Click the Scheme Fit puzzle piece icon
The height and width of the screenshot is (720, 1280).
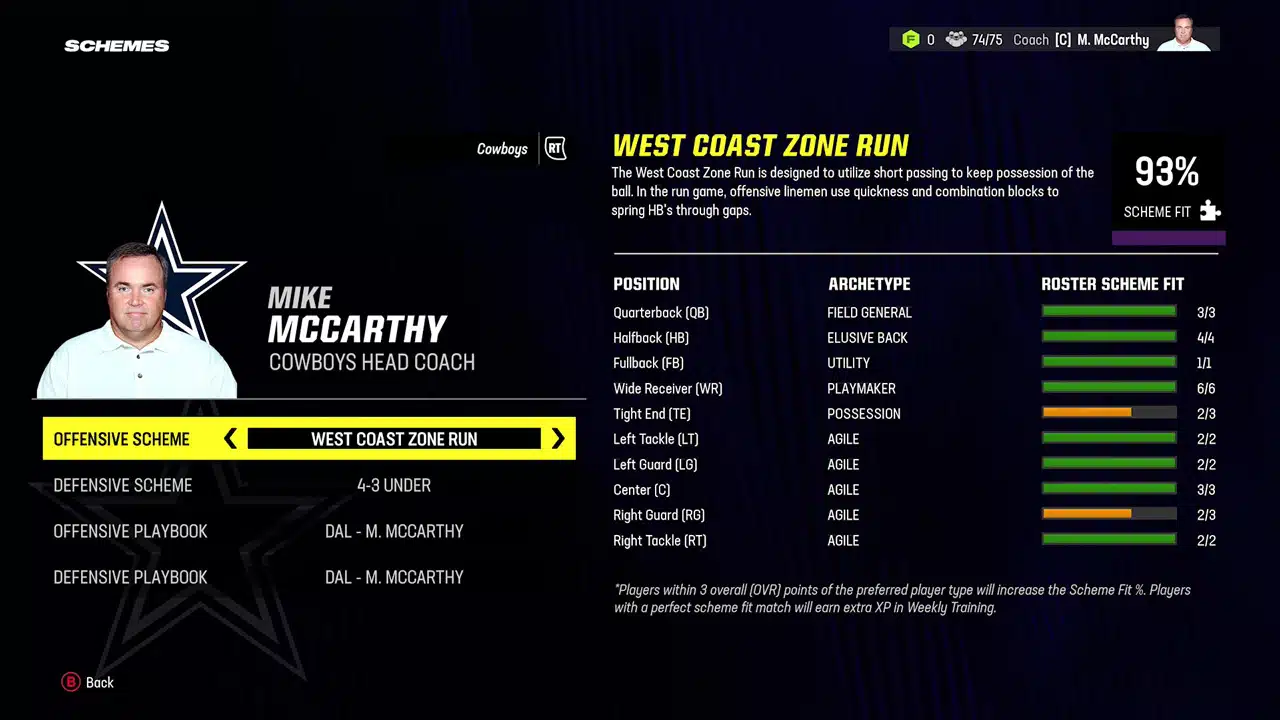[x=1210, y=211]
